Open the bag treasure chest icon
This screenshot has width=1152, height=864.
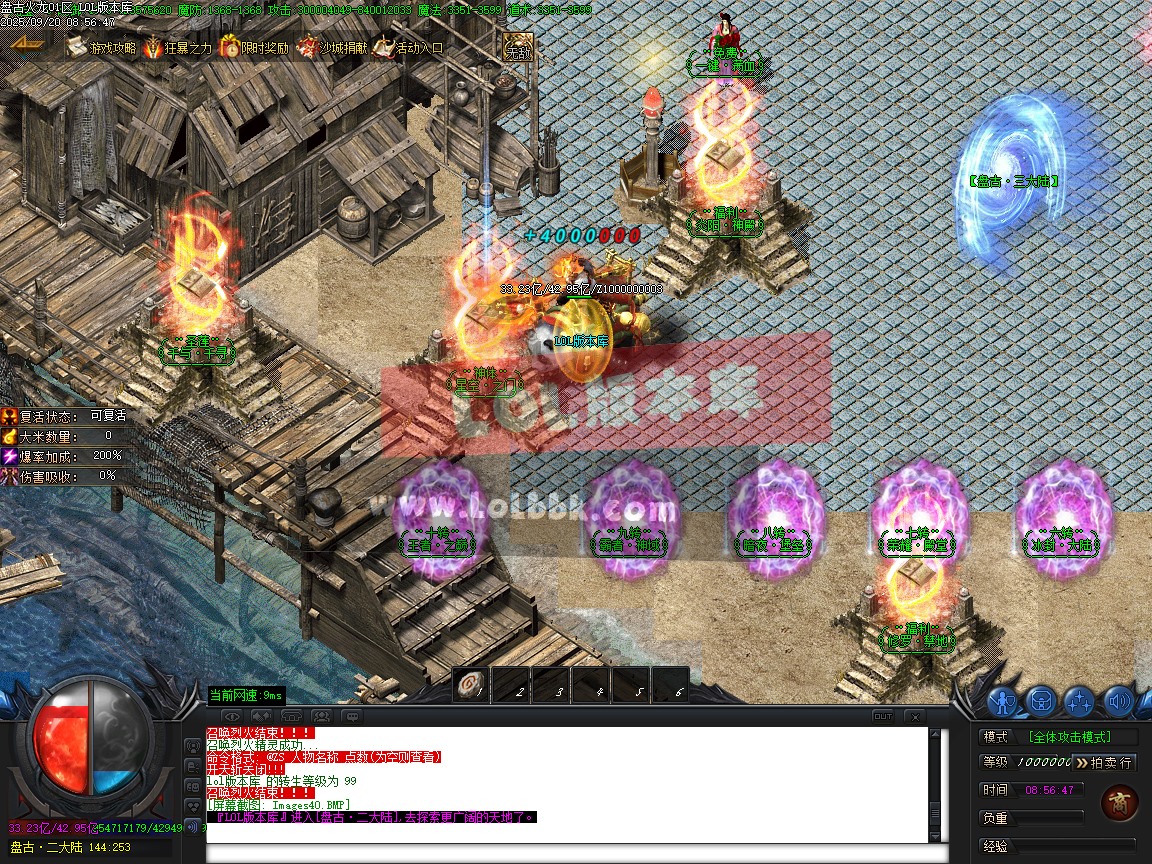tap(1041, 701)
